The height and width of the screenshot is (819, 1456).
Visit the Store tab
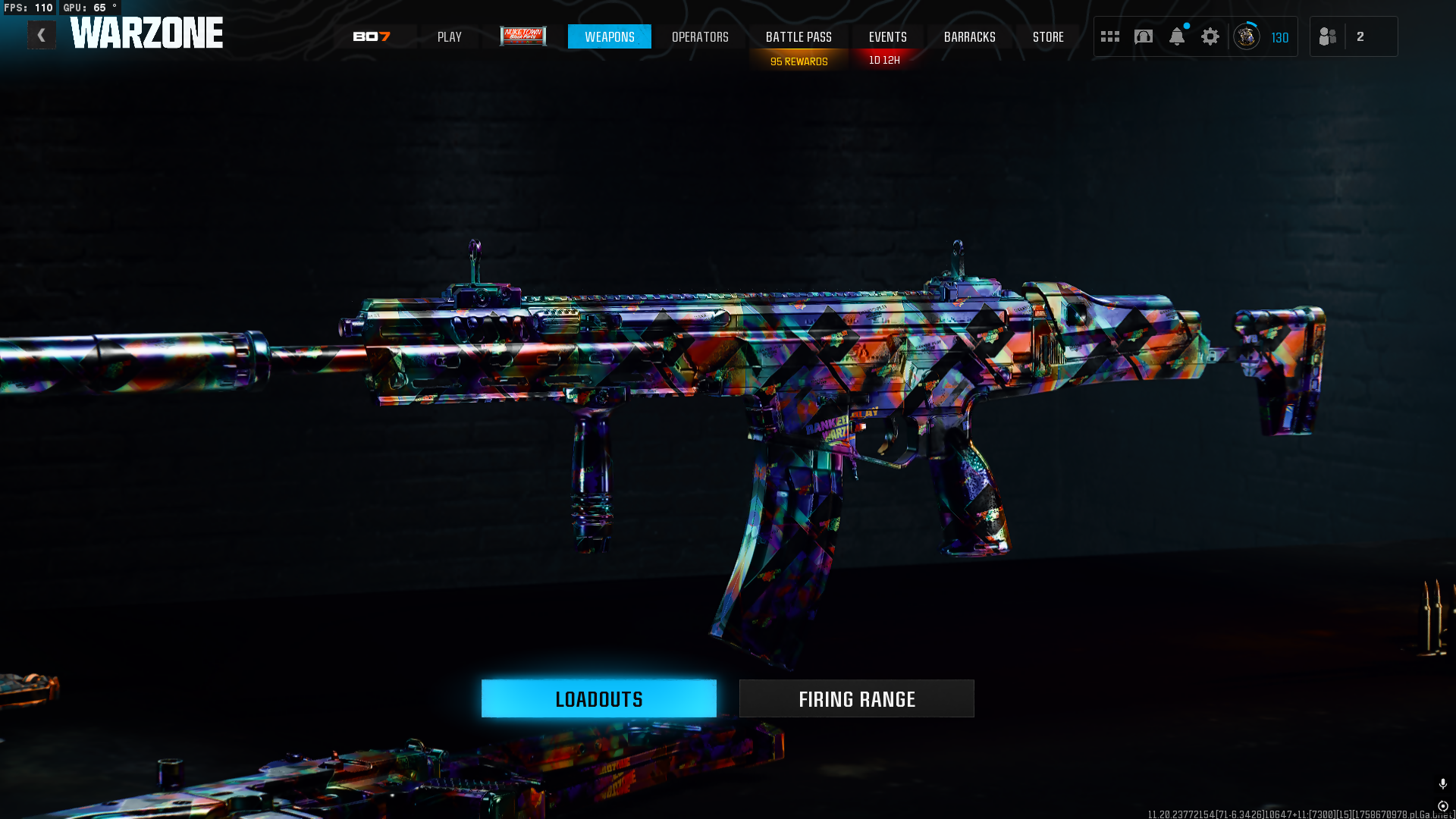pyautogui.click(x=1048, y=36)
